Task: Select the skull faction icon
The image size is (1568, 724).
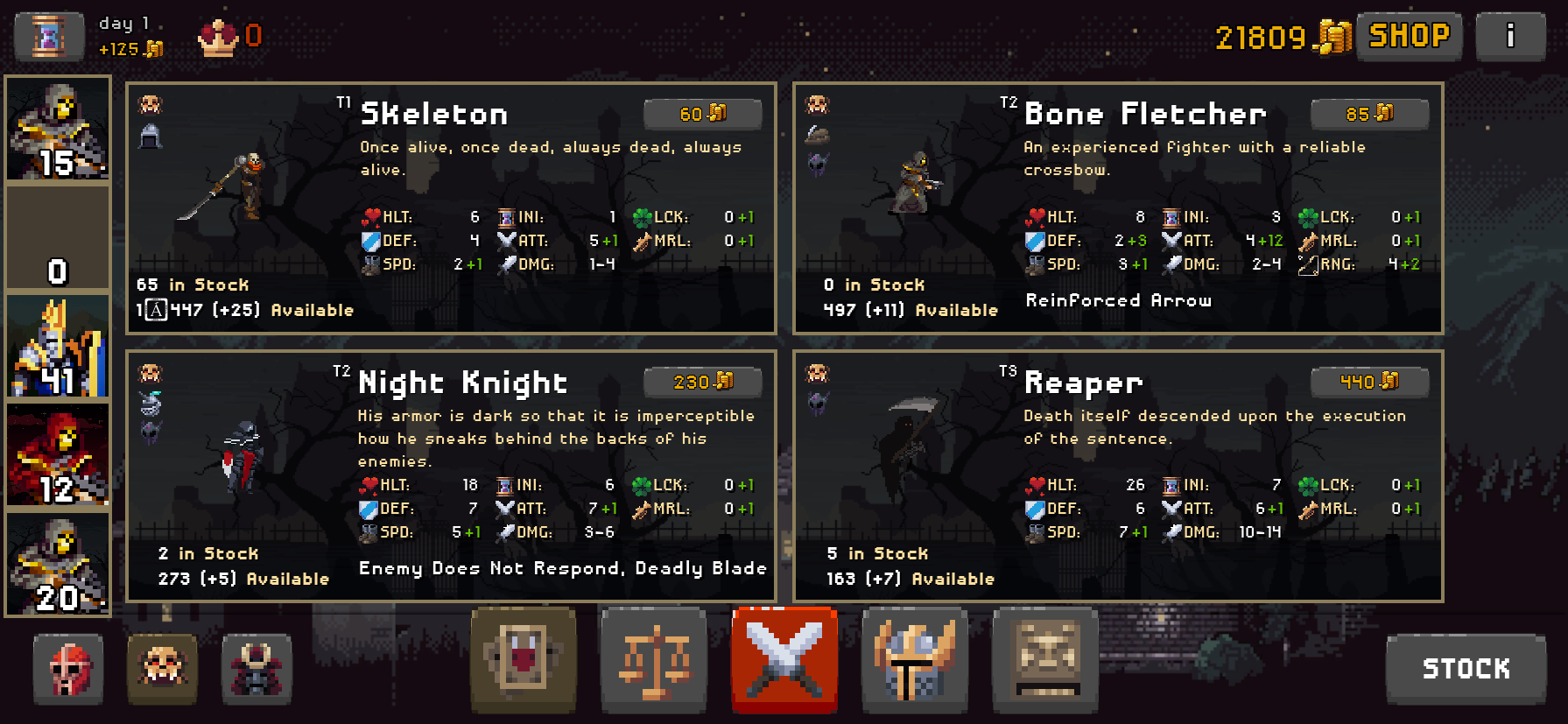Action: pyautogui.click(x=162, y=670)
